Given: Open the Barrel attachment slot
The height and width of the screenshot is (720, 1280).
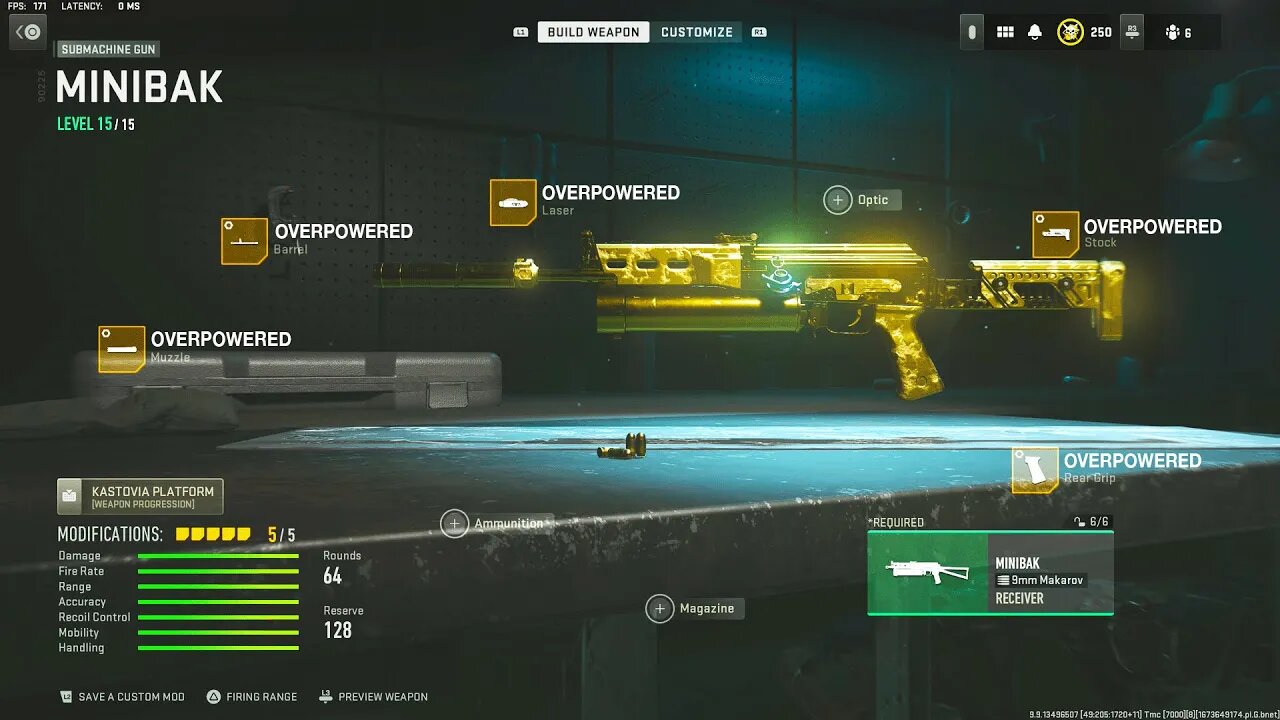Looking at the screenshot, I should [243, 240].
